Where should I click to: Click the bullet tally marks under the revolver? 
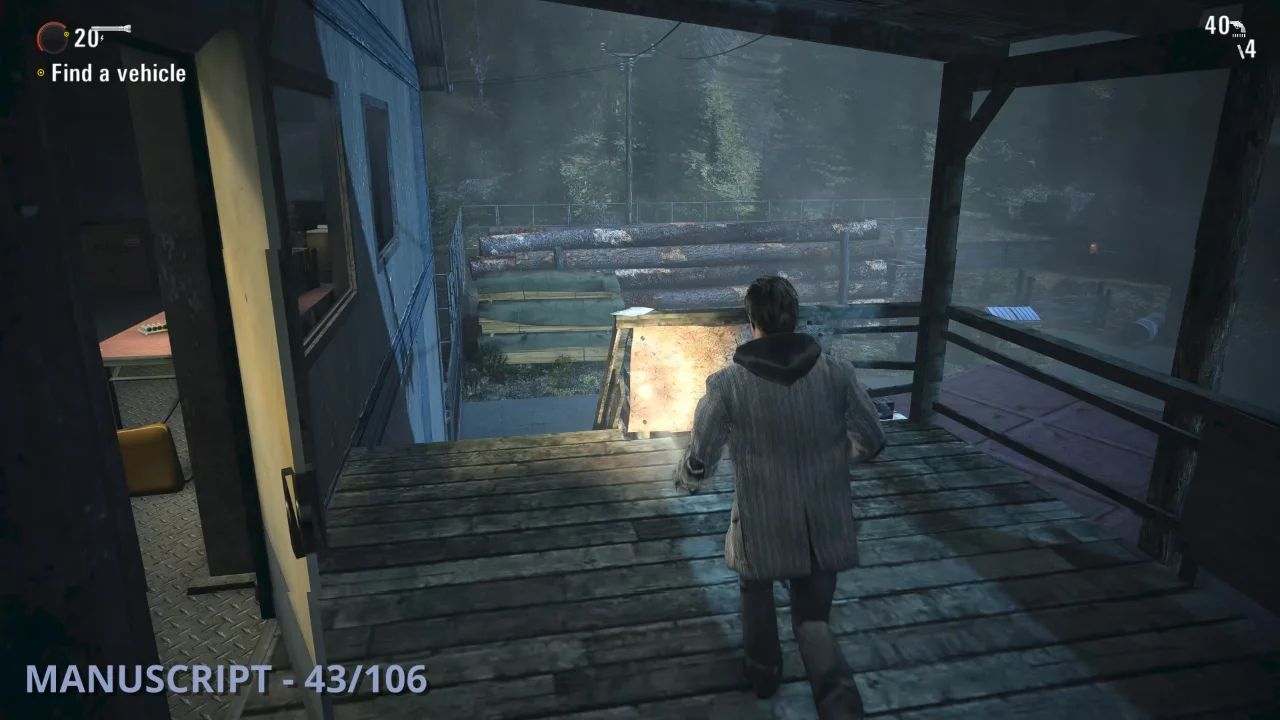click(x=1240, y=36)
